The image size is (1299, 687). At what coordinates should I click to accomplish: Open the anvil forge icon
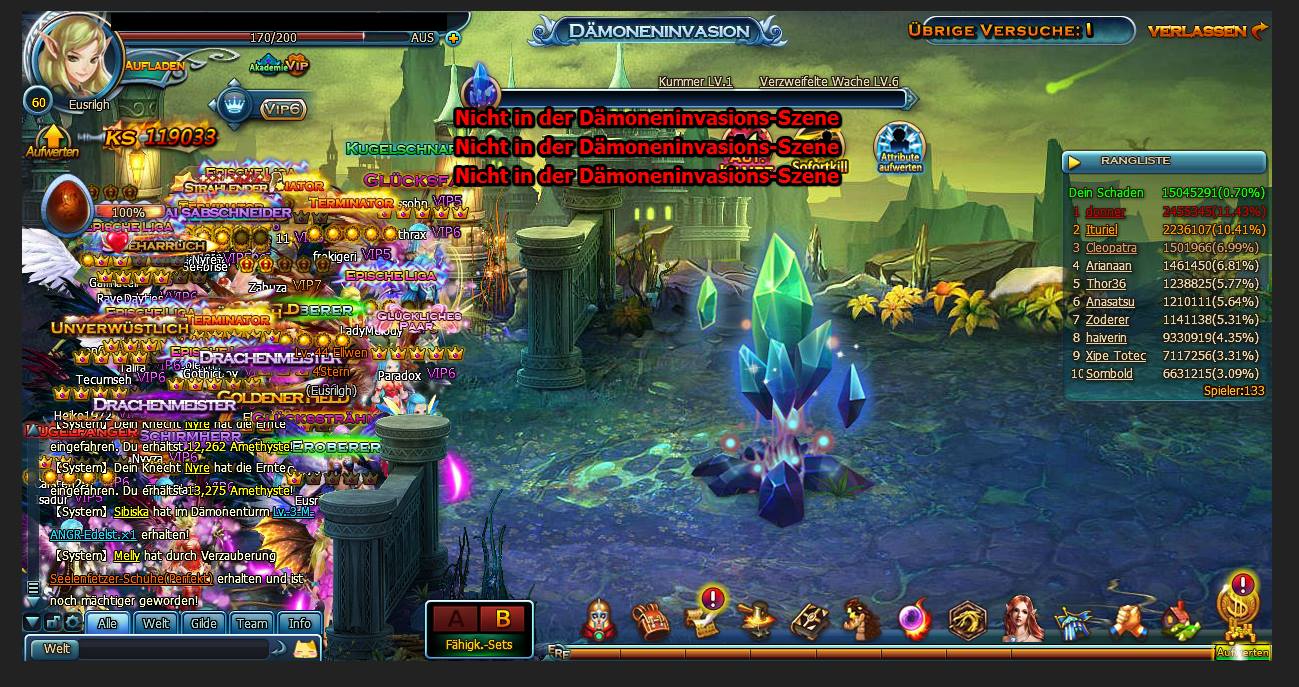click(x=756, y=621)
